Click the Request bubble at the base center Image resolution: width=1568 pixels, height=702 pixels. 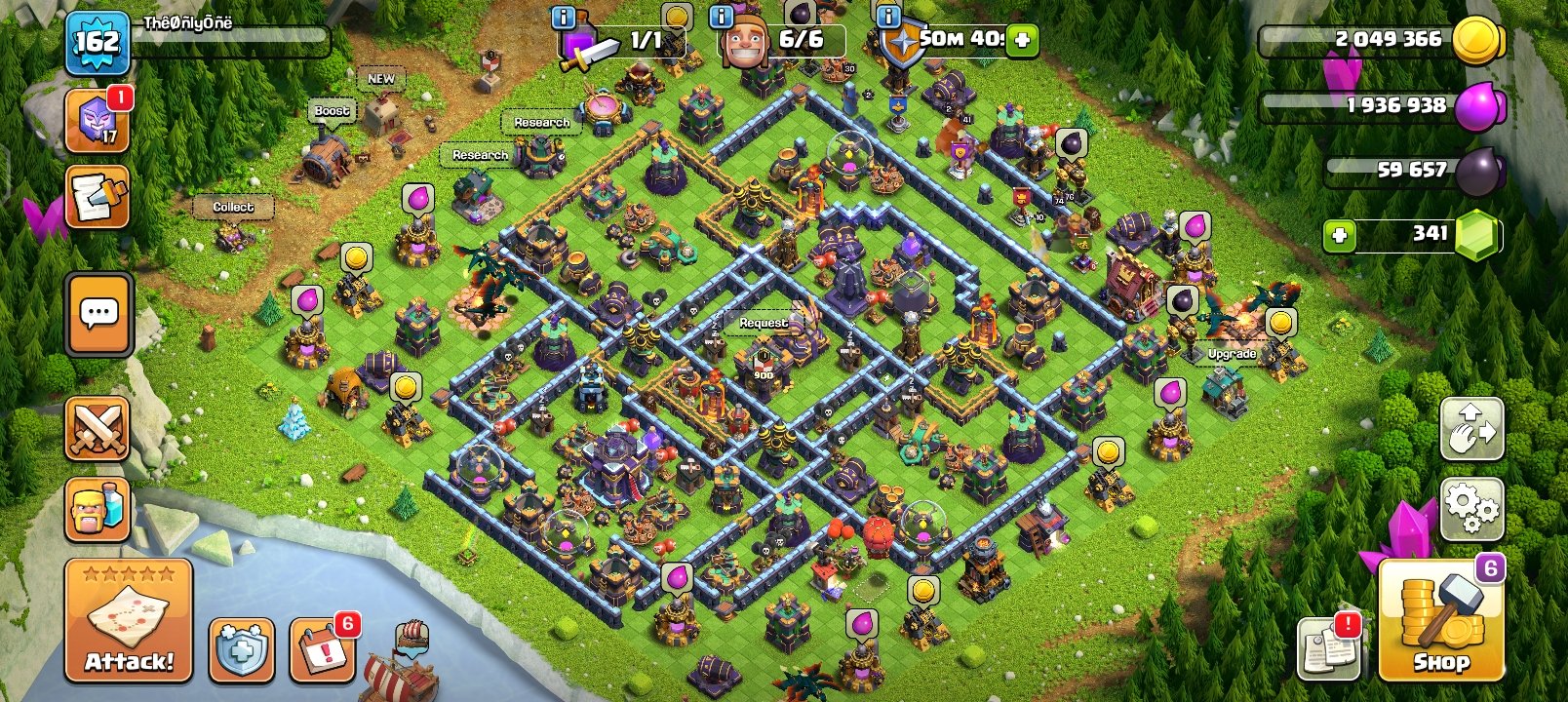click(x=763, y=322)
